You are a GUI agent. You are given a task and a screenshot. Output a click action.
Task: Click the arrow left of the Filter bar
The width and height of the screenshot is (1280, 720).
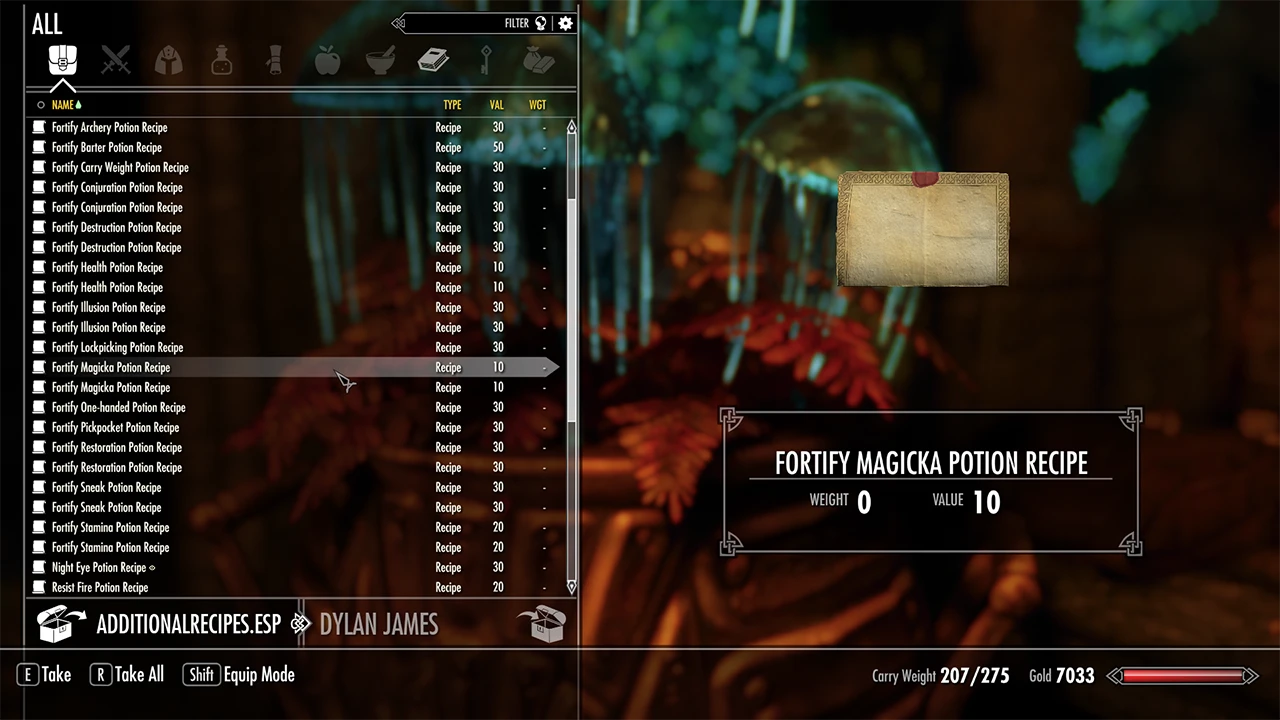(x=398, y=23)
